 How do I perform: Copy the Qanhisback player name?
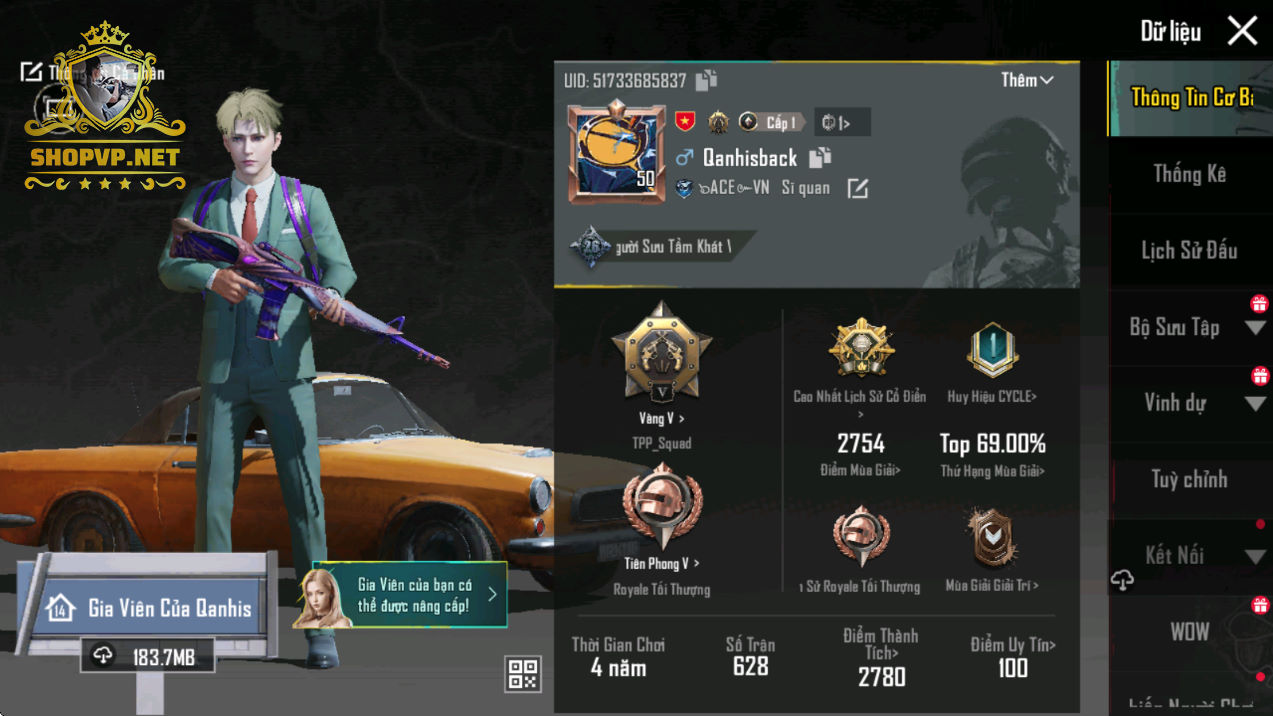[x=820, y=157]
